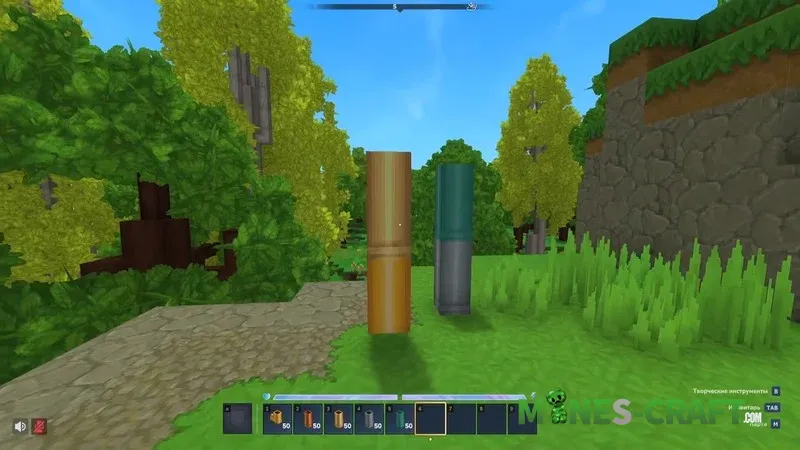
Task: Select the pipe item in hotbar slot 1
Action: pos(277,418)
